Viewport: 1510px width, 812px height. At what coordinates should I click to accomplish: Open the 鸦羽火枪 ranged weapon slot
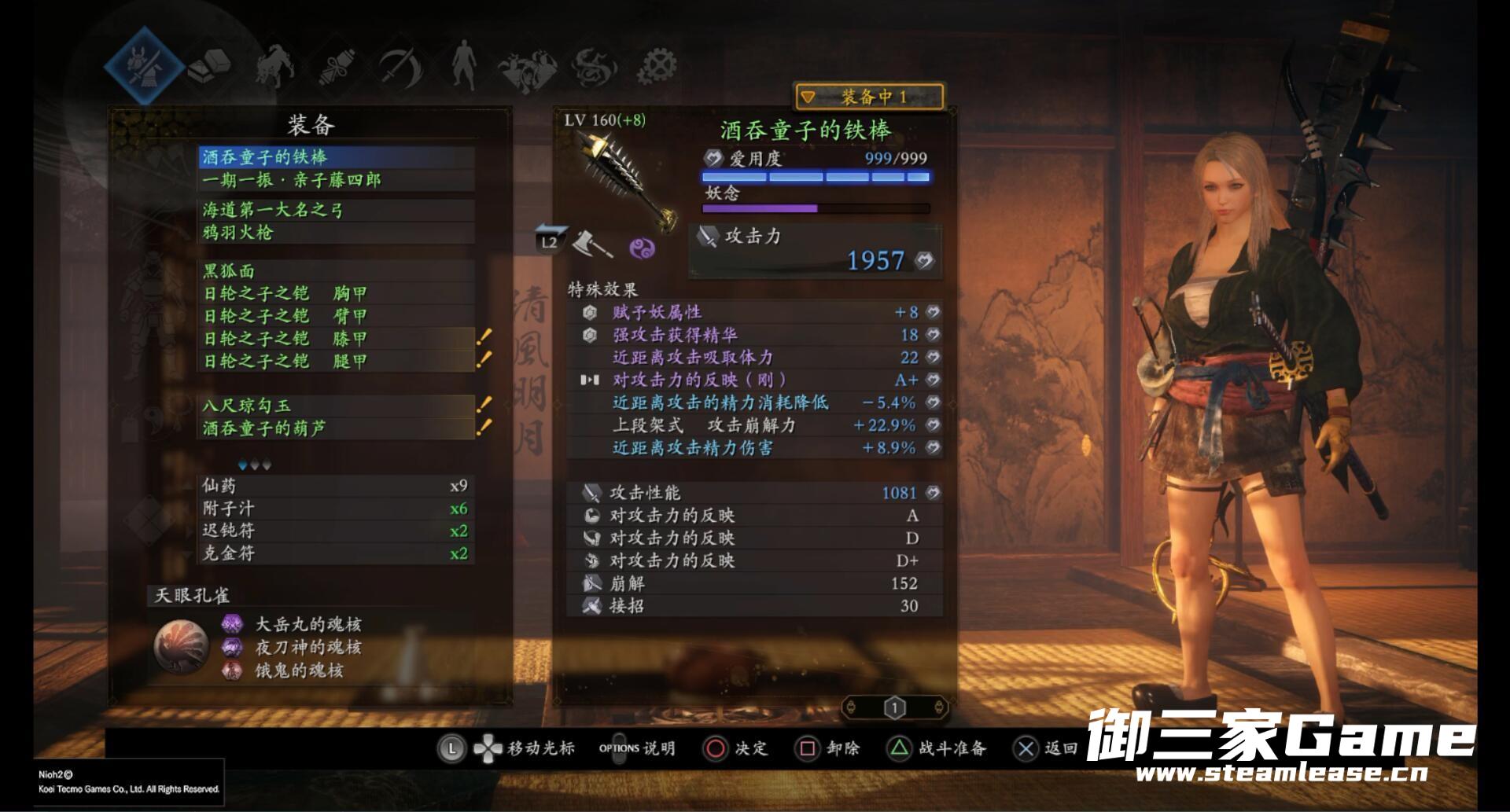(337, 232)
